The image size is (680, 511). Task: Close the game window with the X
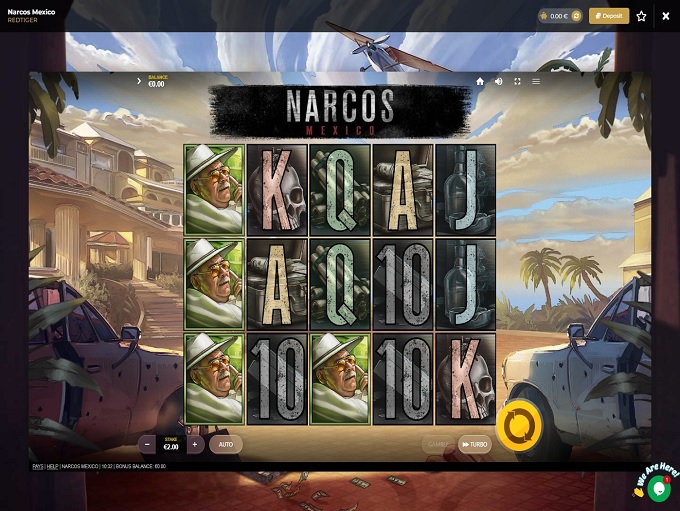click(666, 16)
